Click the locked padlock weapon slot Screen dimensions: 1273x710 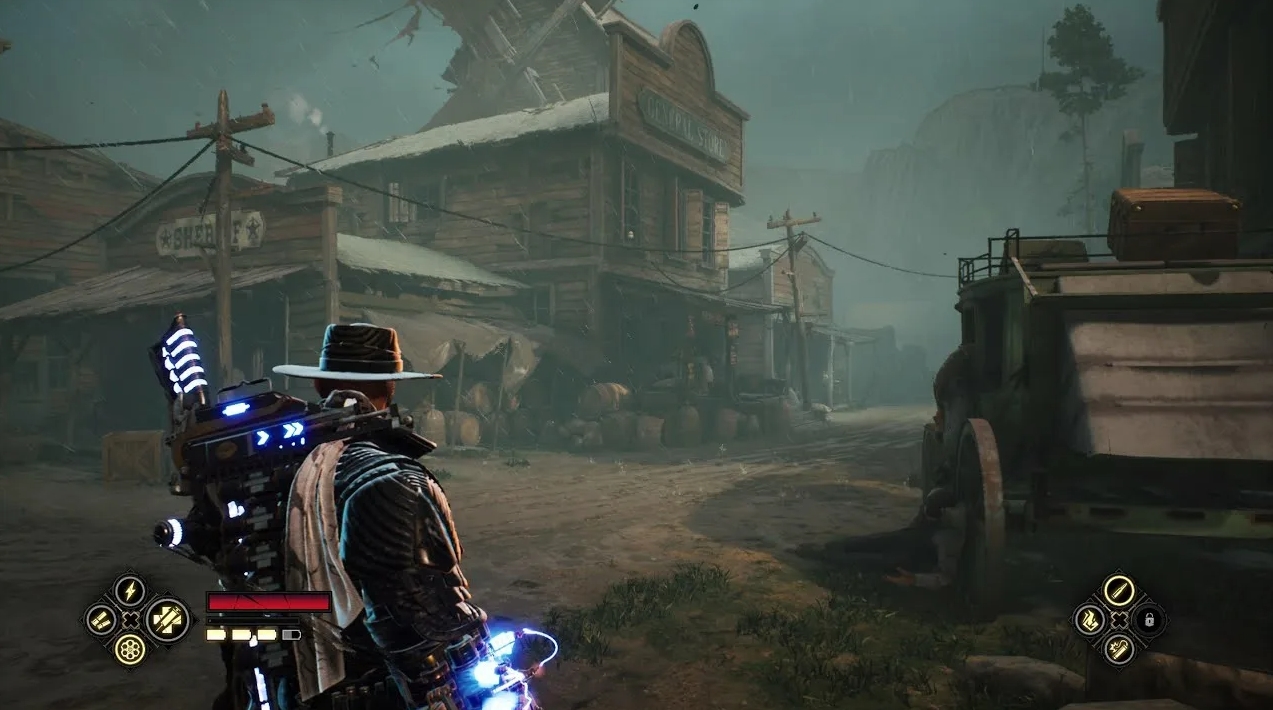[1149, 620]
